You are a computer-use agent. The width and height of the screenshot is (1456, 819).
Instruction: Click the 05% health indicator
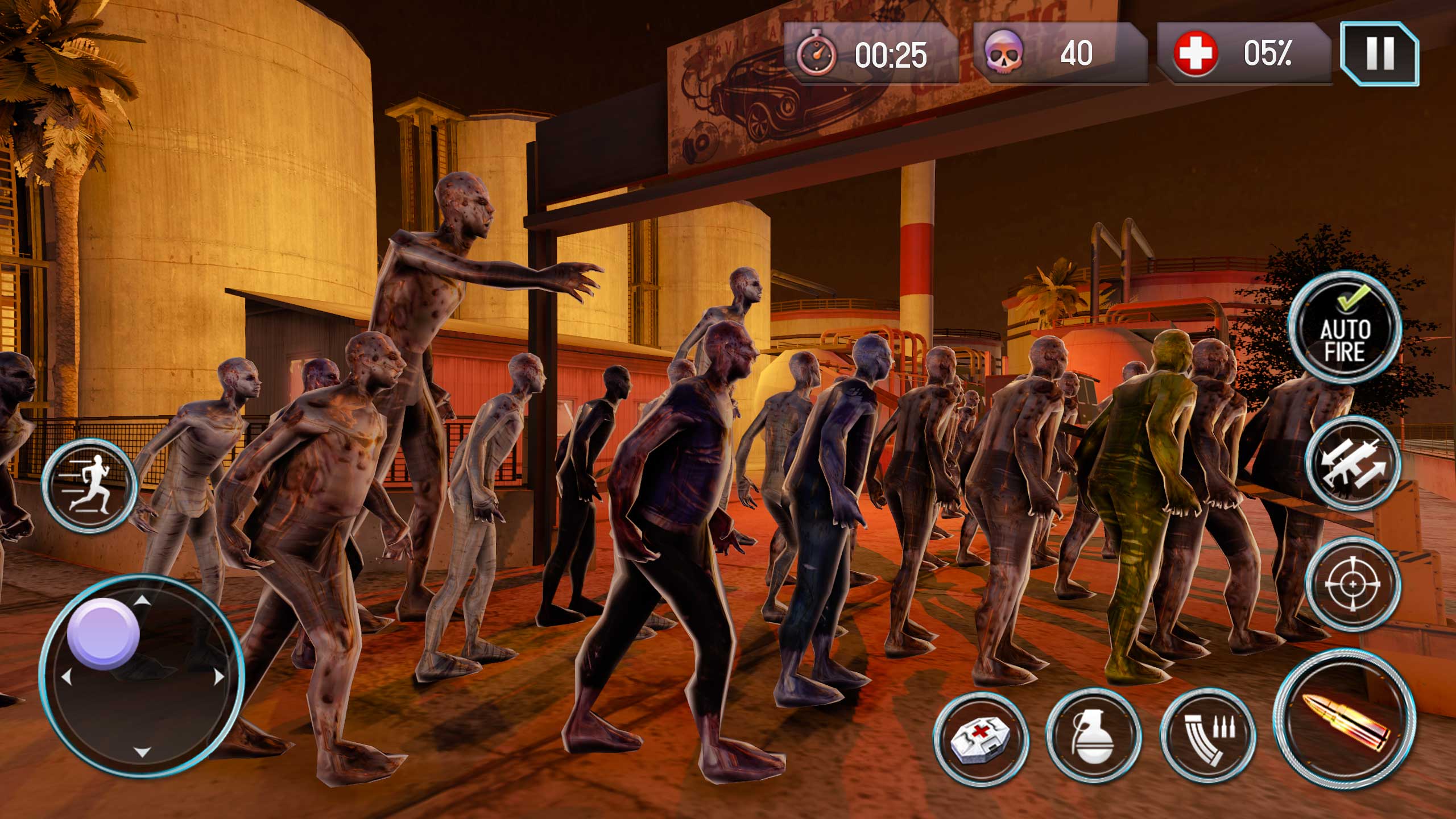pos(1268,54)
